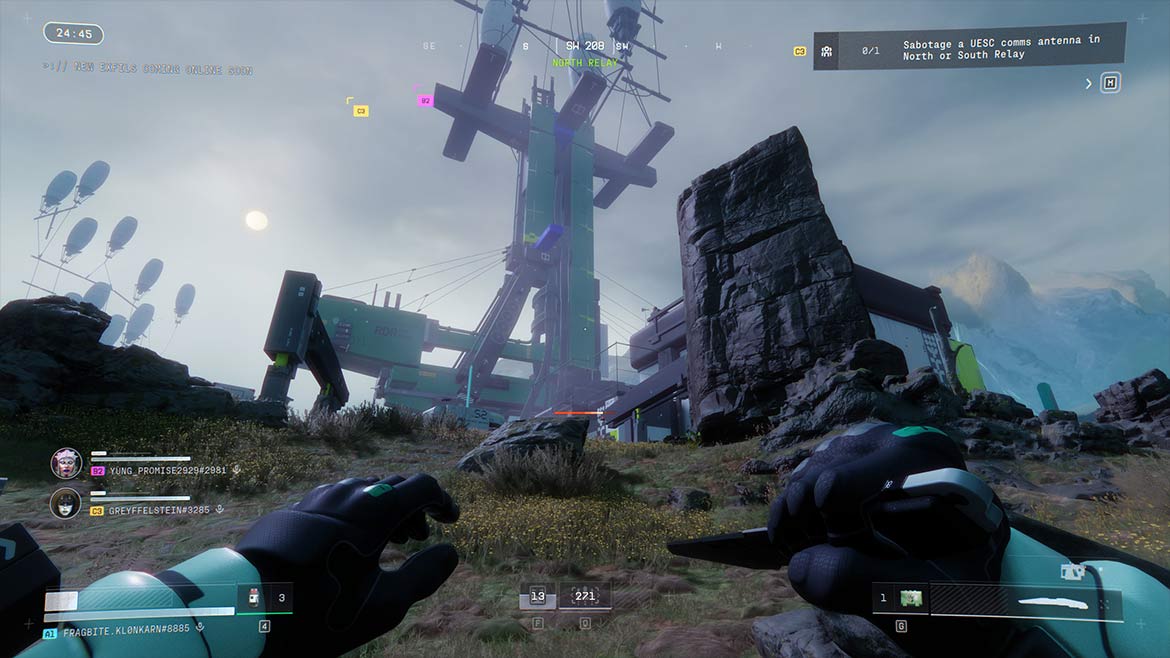Choose the green item slot beside the knife

pos(910,598)
